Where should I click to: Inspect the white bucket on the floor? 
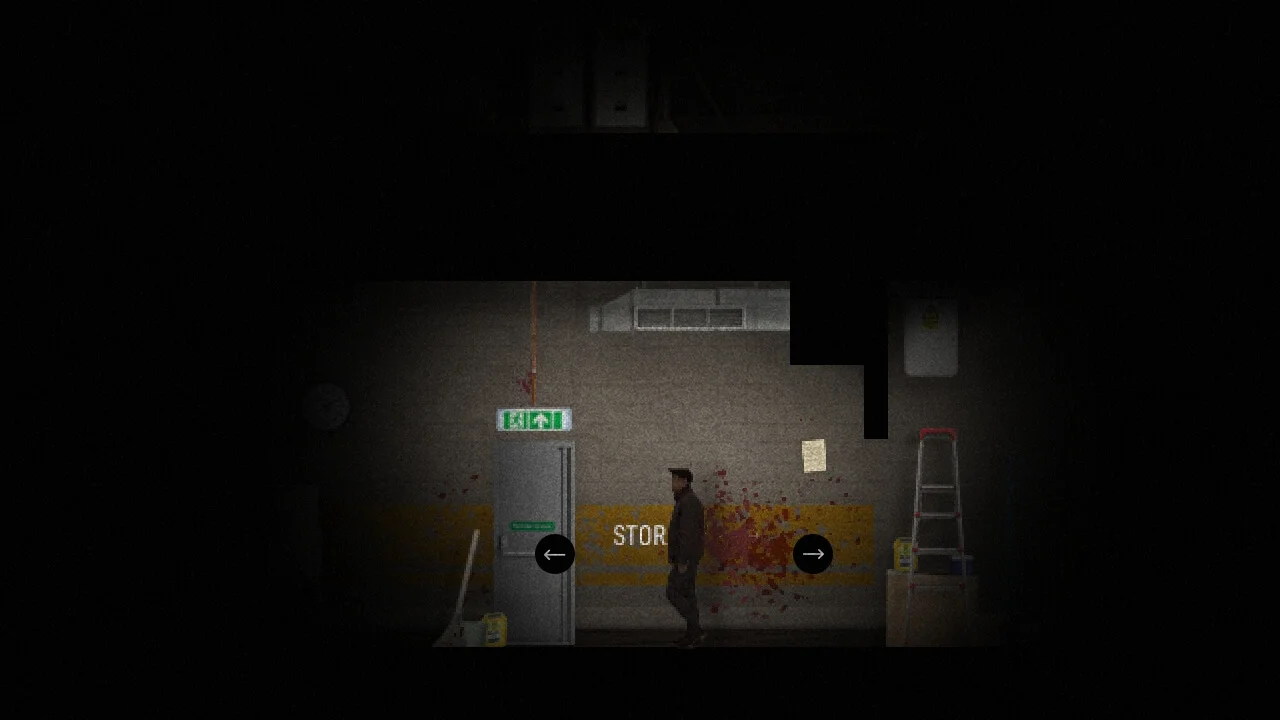tap(471, 632)
